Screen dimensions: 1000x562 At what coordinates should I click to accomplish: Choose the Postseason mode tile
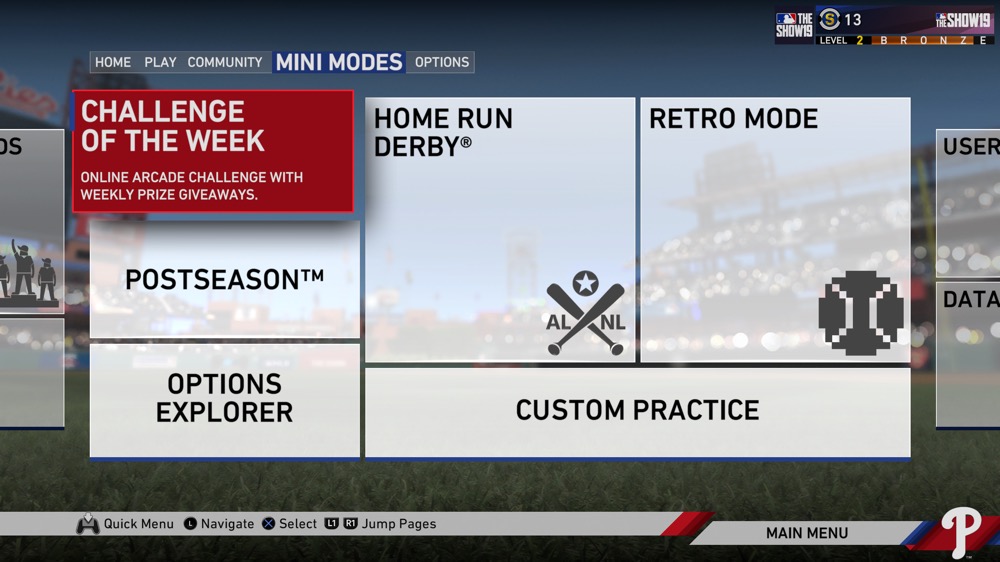[225, 280]
